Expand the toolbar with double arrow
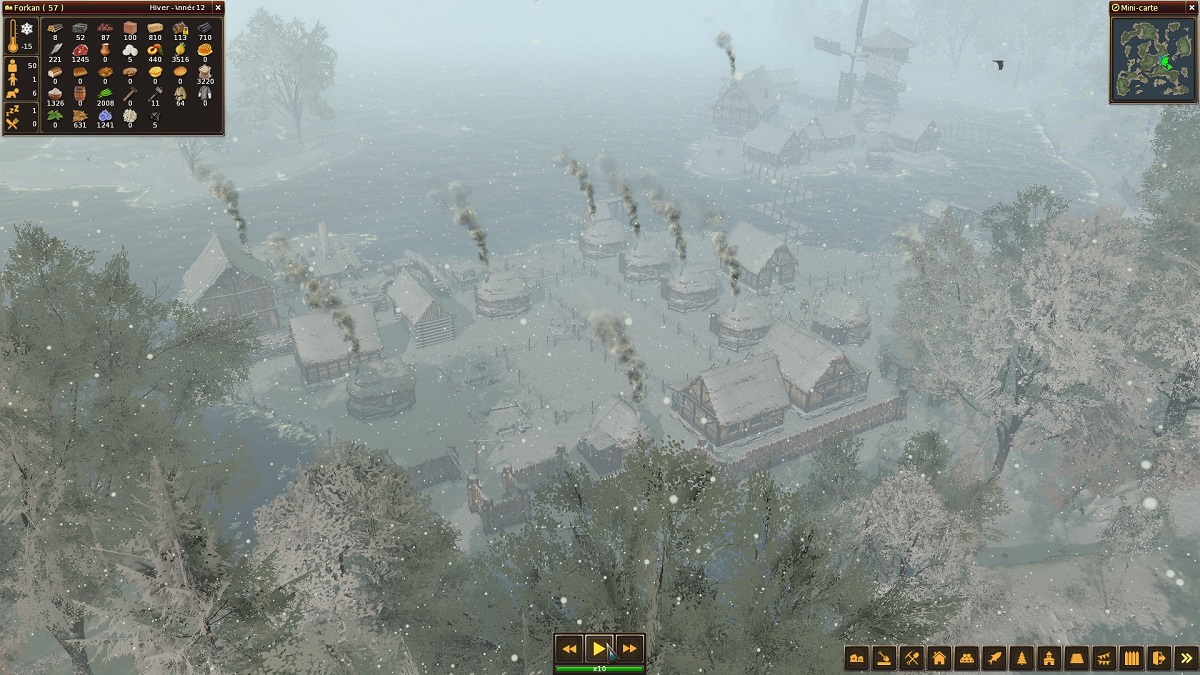Viewport: 1200px width, 675px height. click(x=1185, y=657)
